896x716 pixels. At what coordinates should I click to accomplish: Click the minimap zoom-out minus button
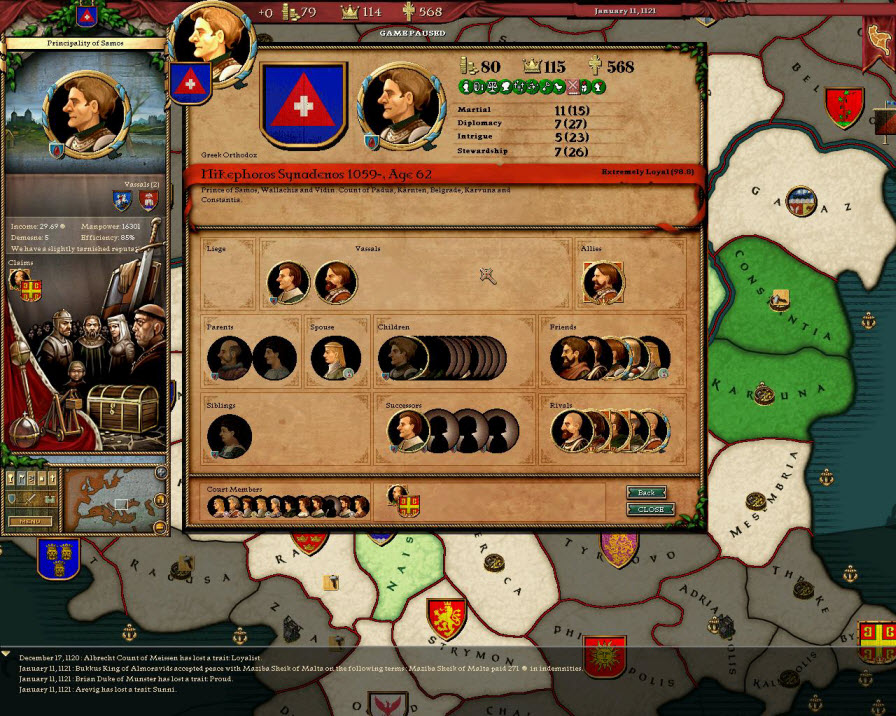point(160,525)
